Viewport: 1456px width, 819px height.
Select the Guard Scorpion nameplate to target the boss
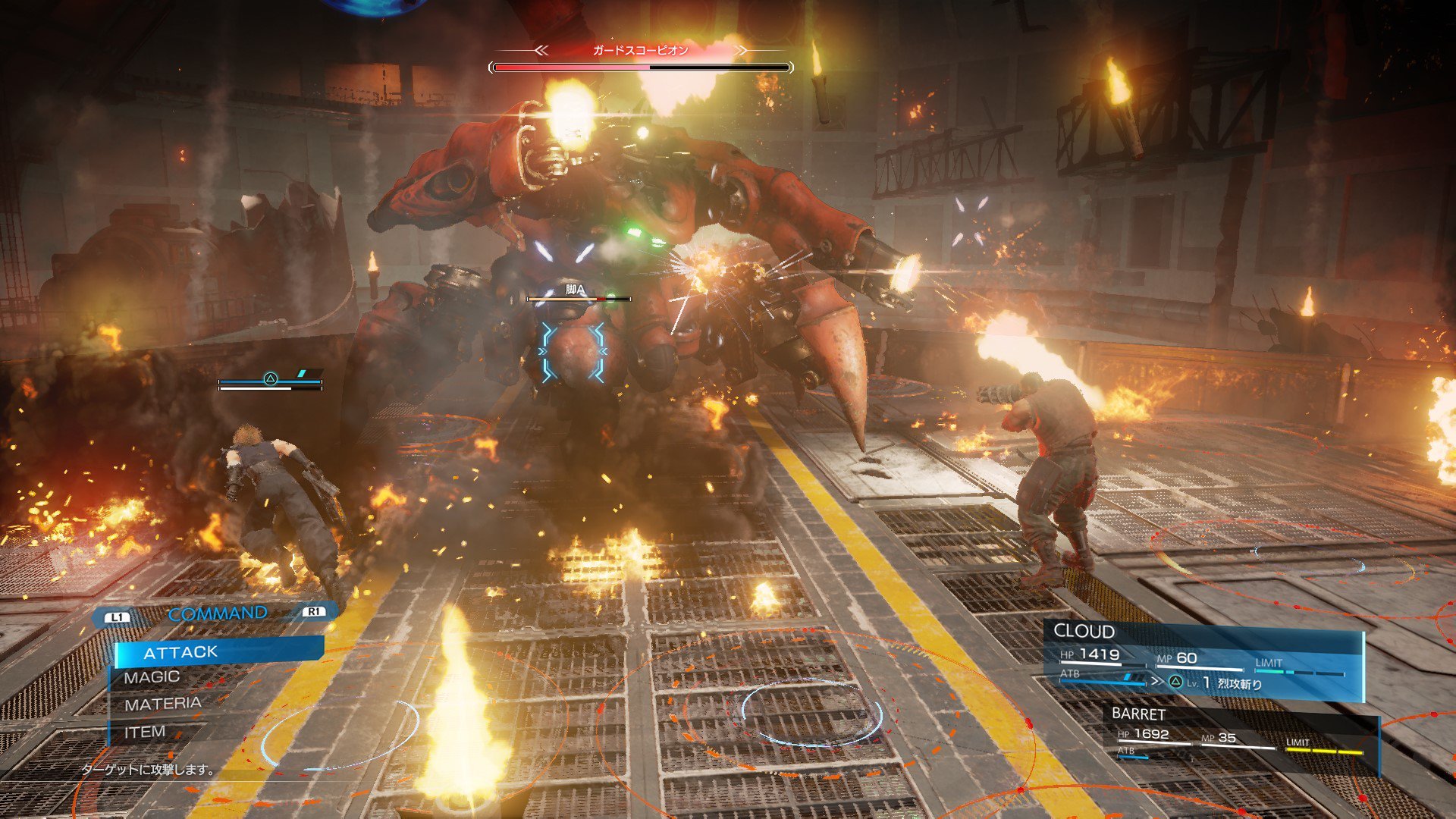click(x=641, y=50)
